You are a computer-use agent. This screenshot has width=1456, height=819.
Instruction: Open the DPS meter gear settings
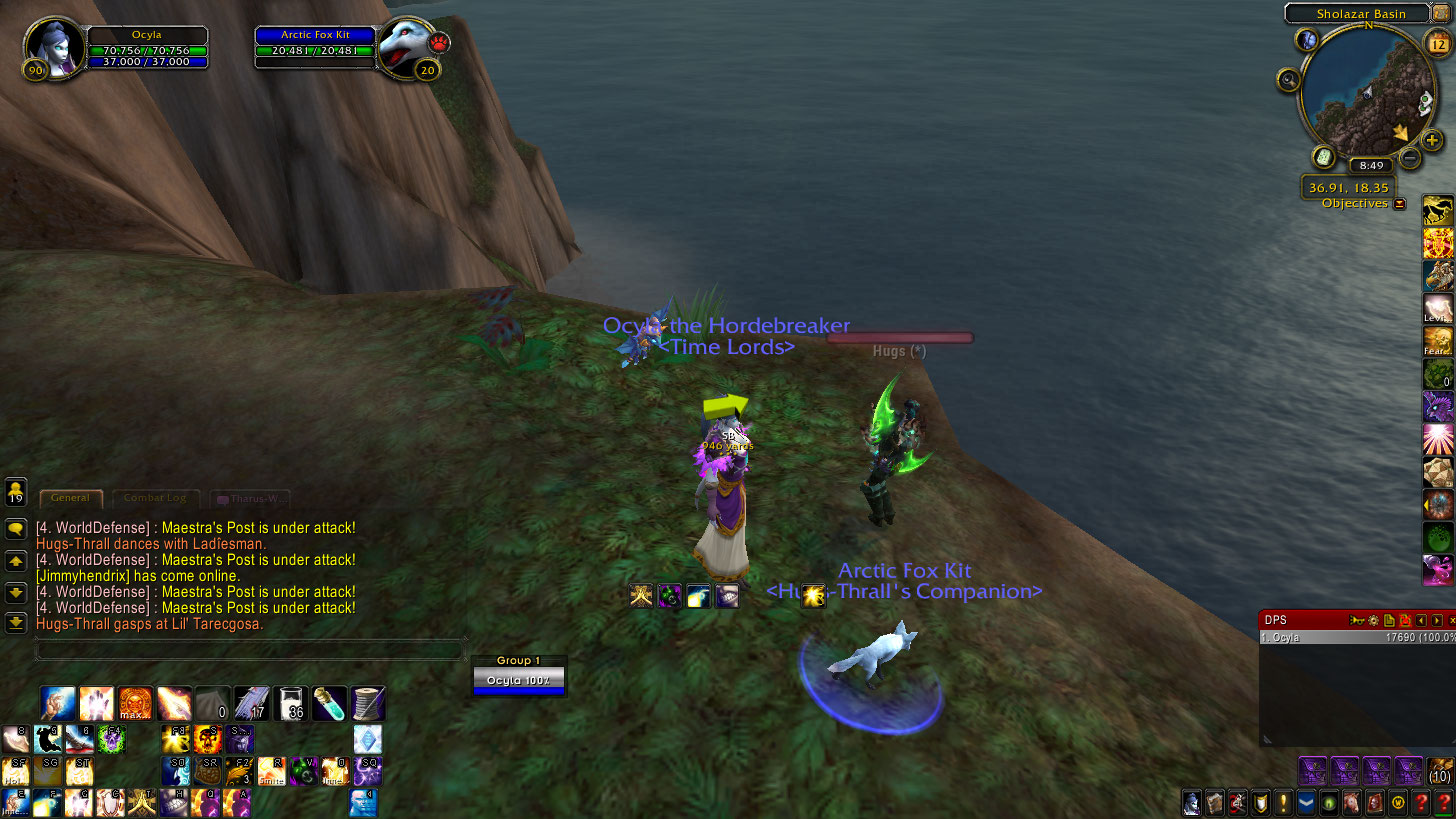pyautogui.click(x=1374, y=621)
